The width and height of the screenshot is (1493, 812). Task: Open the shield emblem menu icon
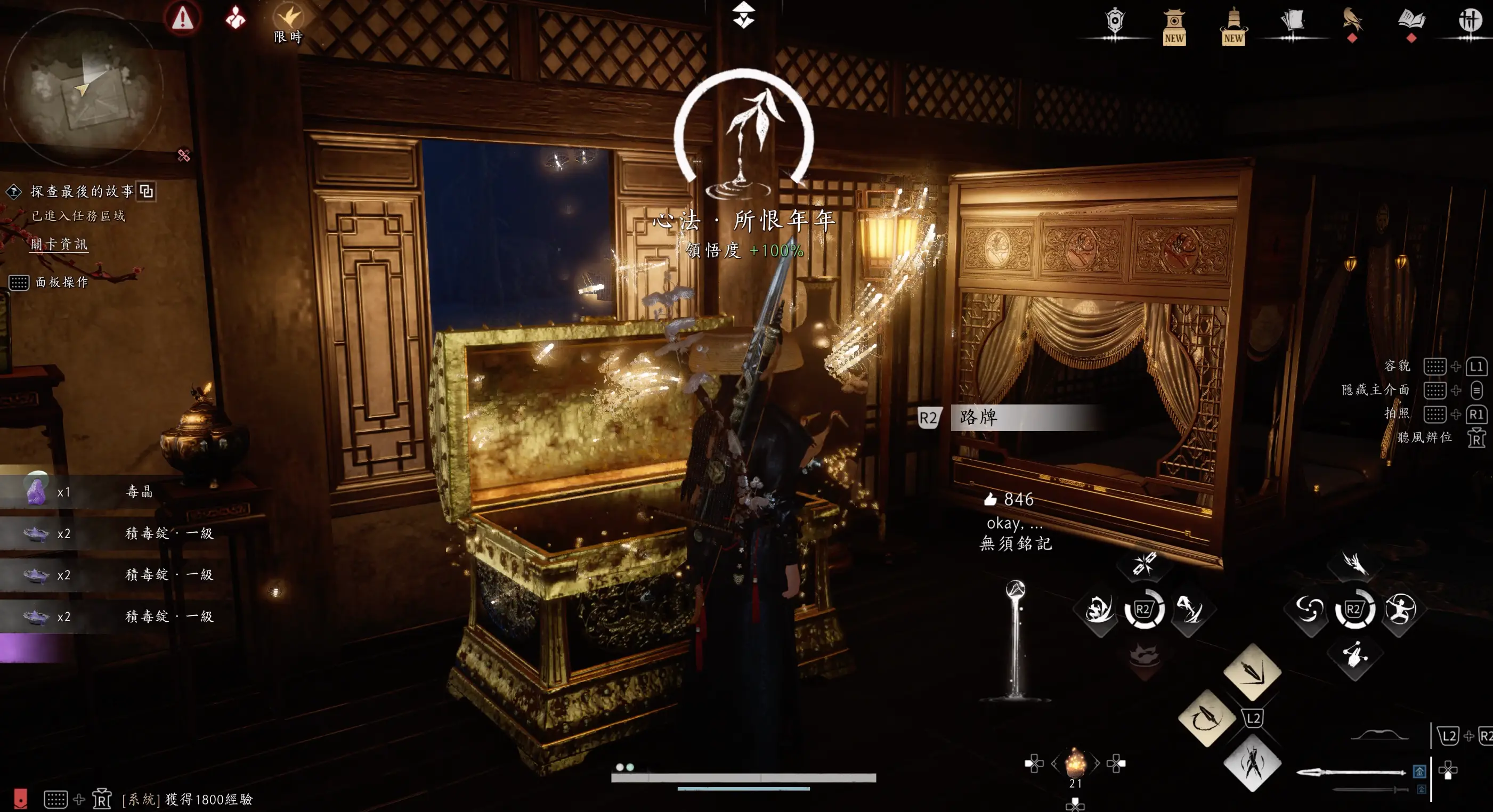coord(1115,22)
